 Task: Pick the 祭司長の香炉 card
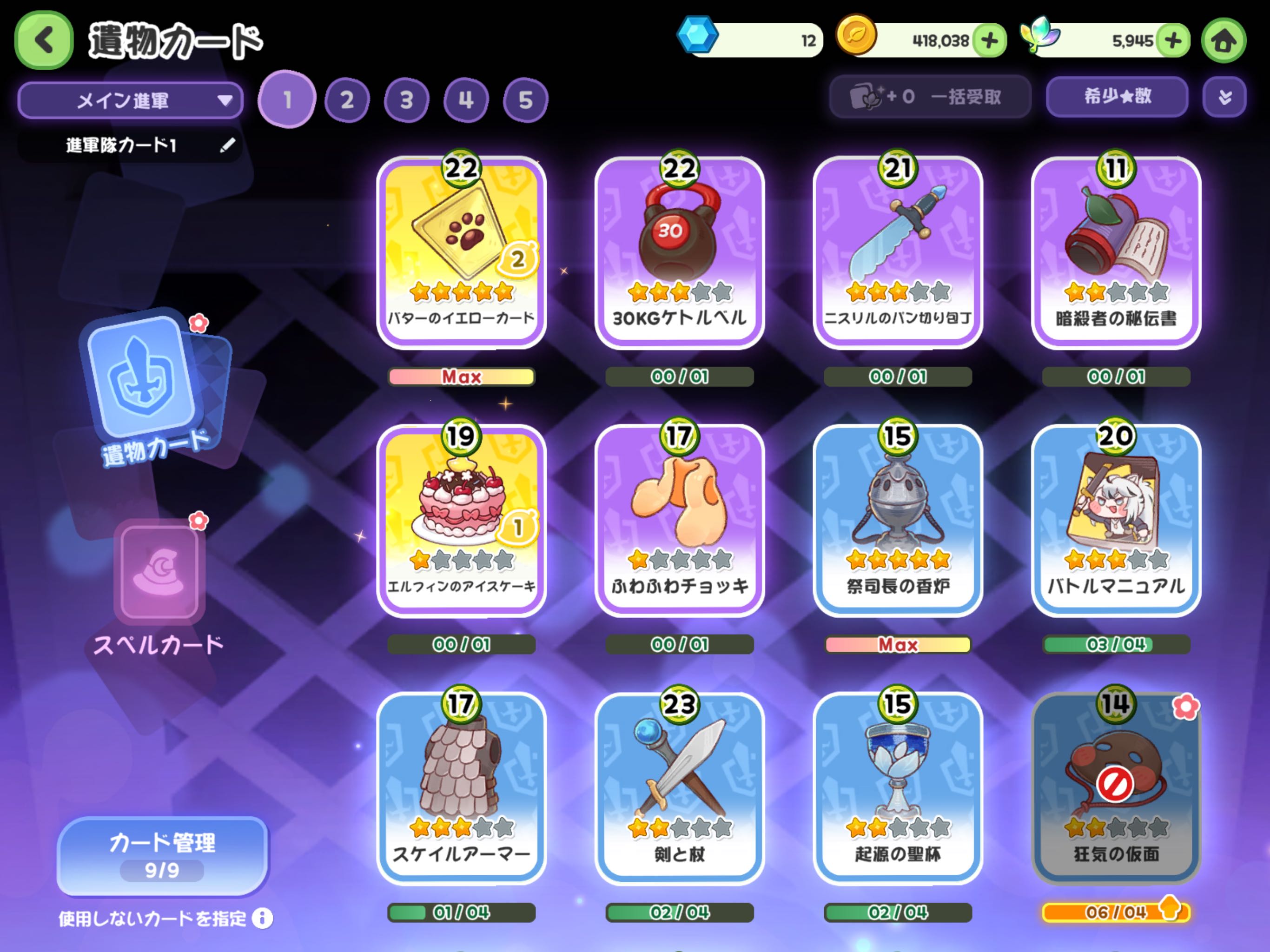point(897,520)
